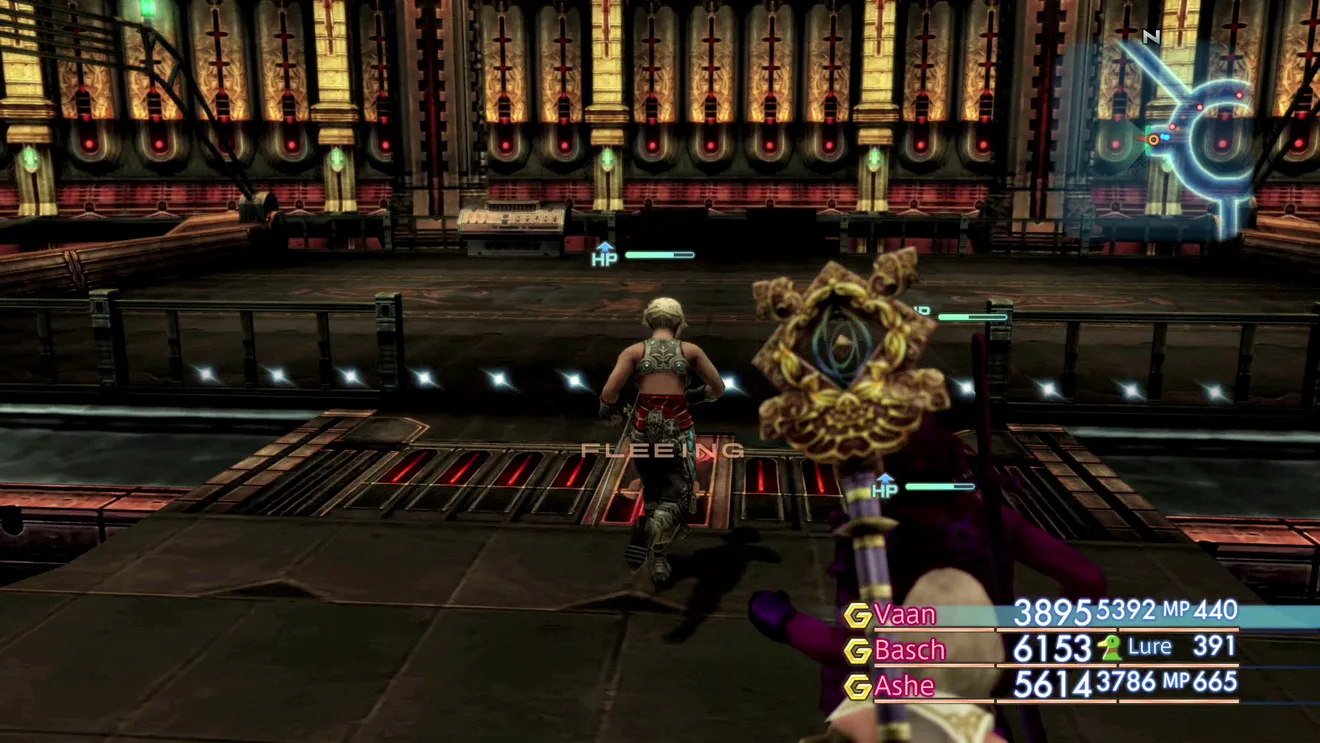Toggle Ashe's gambit G icon
1320x743 pixels.
[x=857, y=687]
